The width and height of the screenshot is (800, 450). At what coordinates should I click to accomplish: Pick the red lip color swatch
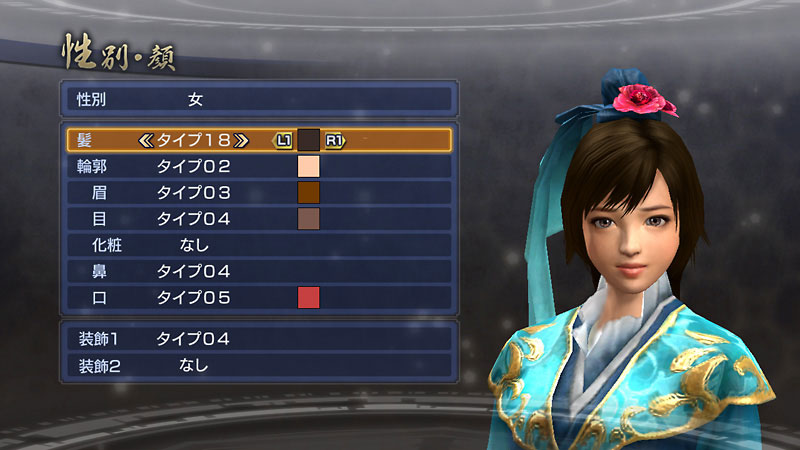(308, 297)
